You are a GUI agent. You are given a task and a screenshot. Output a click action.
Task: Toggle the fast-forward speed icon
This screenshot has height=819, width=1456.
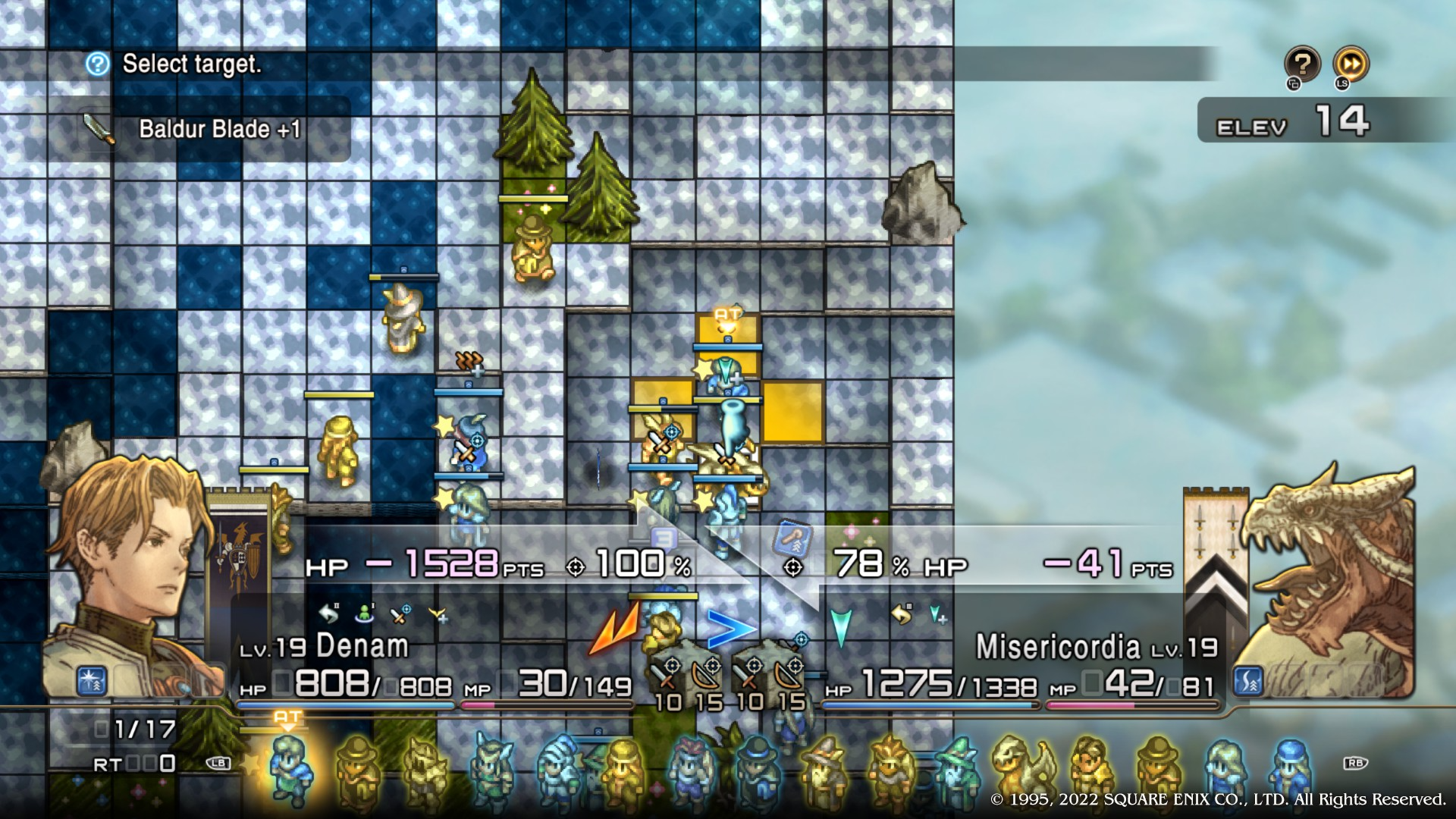(1351, 65)
